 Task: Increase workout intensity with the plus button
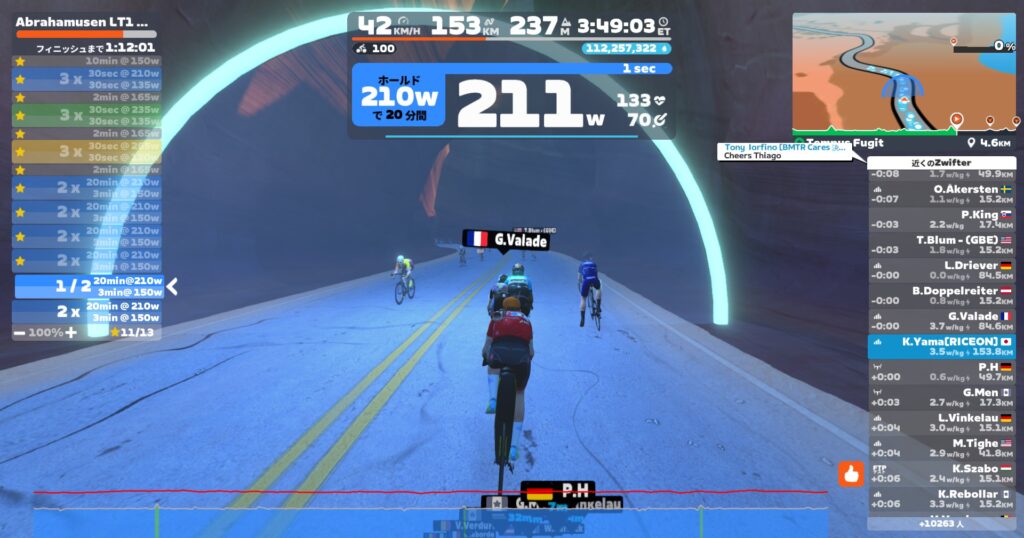pos(71,332)
